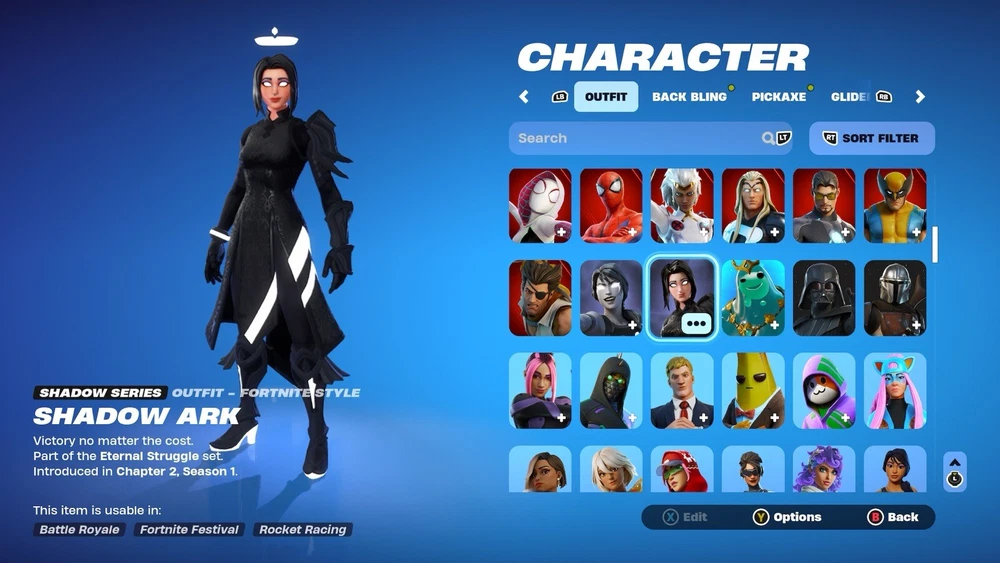Select the Spider-Gwen outfit tile

point(540,205)
